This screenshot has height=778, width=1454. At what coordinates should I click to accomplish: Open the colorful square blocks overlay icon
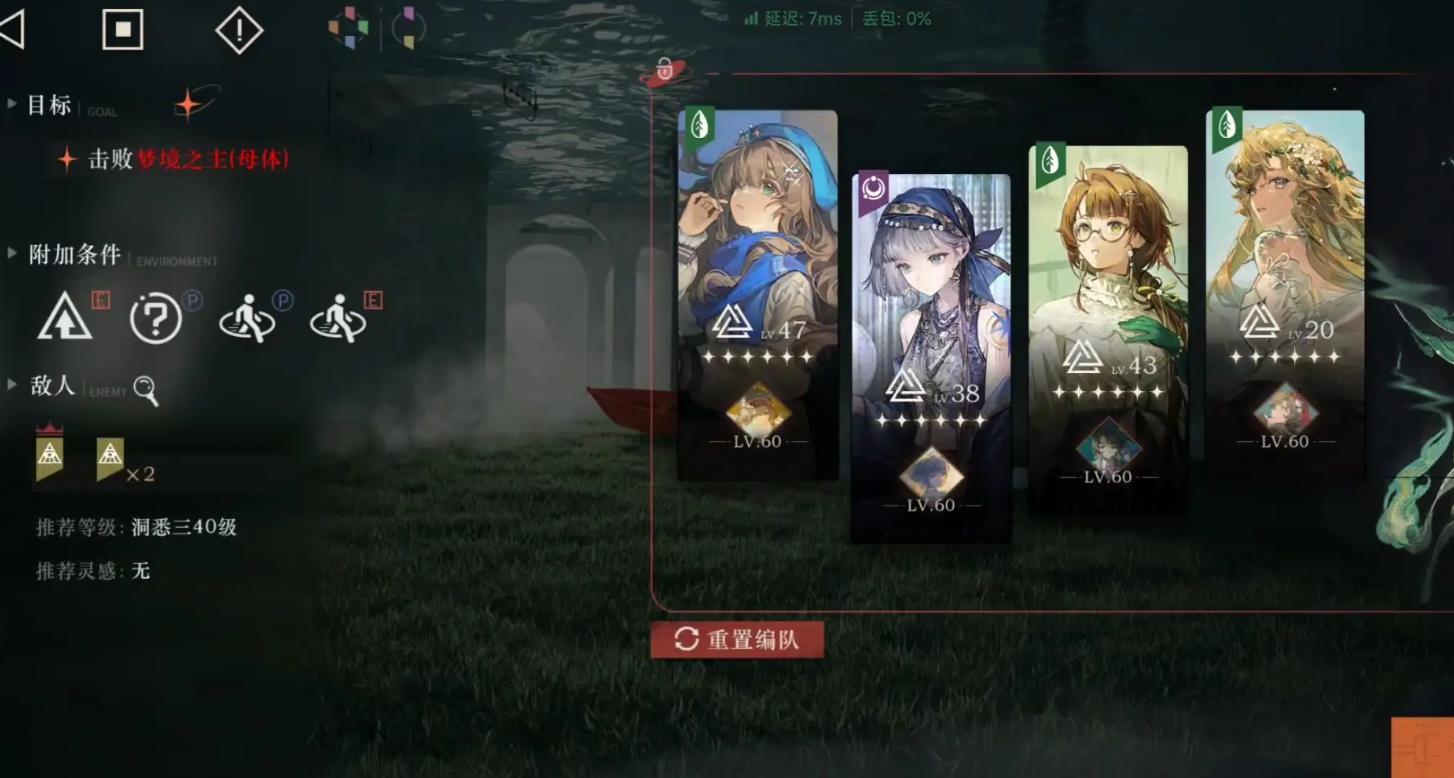click(x=348, y=28)
